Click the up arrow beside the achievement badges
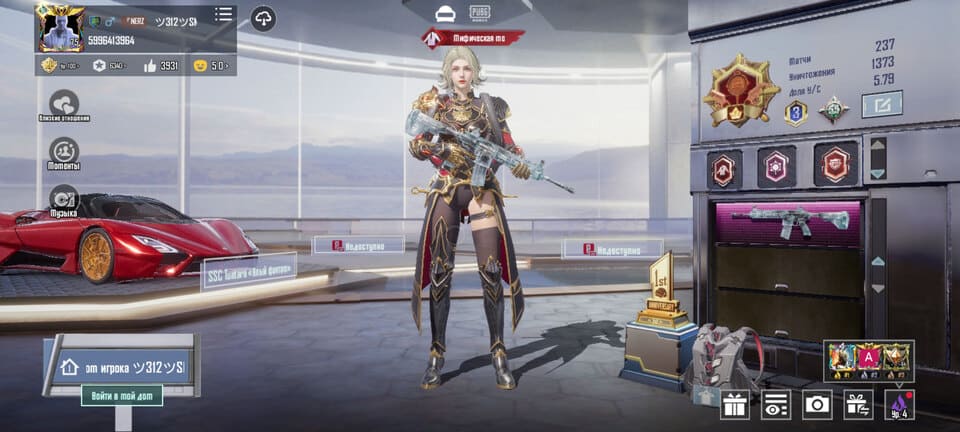Image resolution: width=960 pixels, height=432 pixels. (x=877, y=146)
